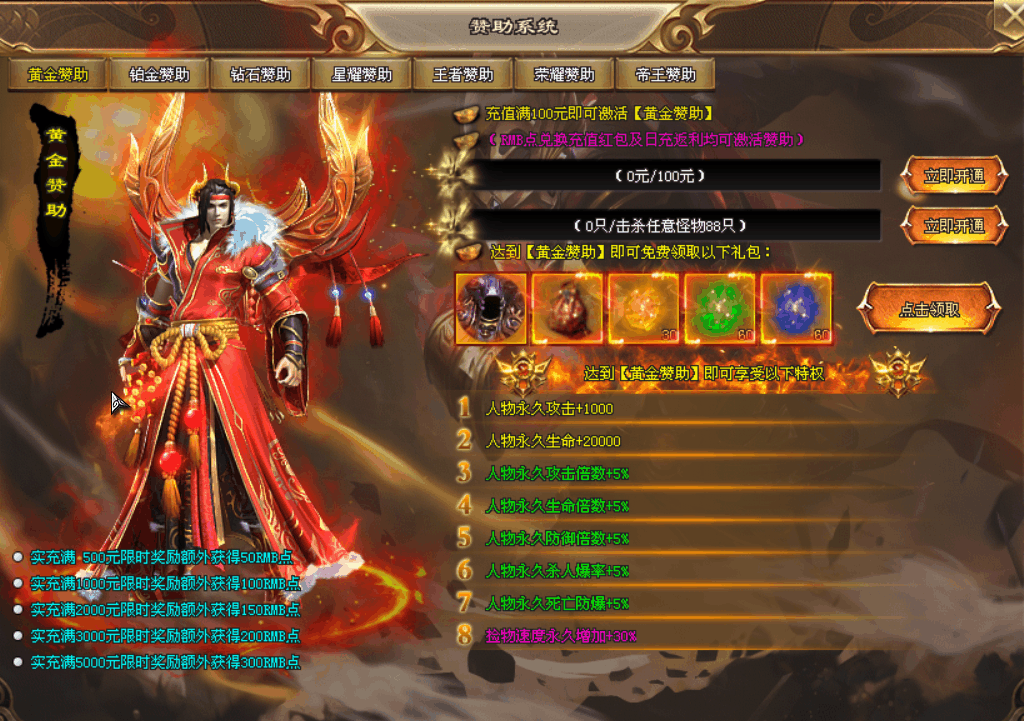
Task: Choose the green orb reward icon
Action: click(x=719, y=308)
